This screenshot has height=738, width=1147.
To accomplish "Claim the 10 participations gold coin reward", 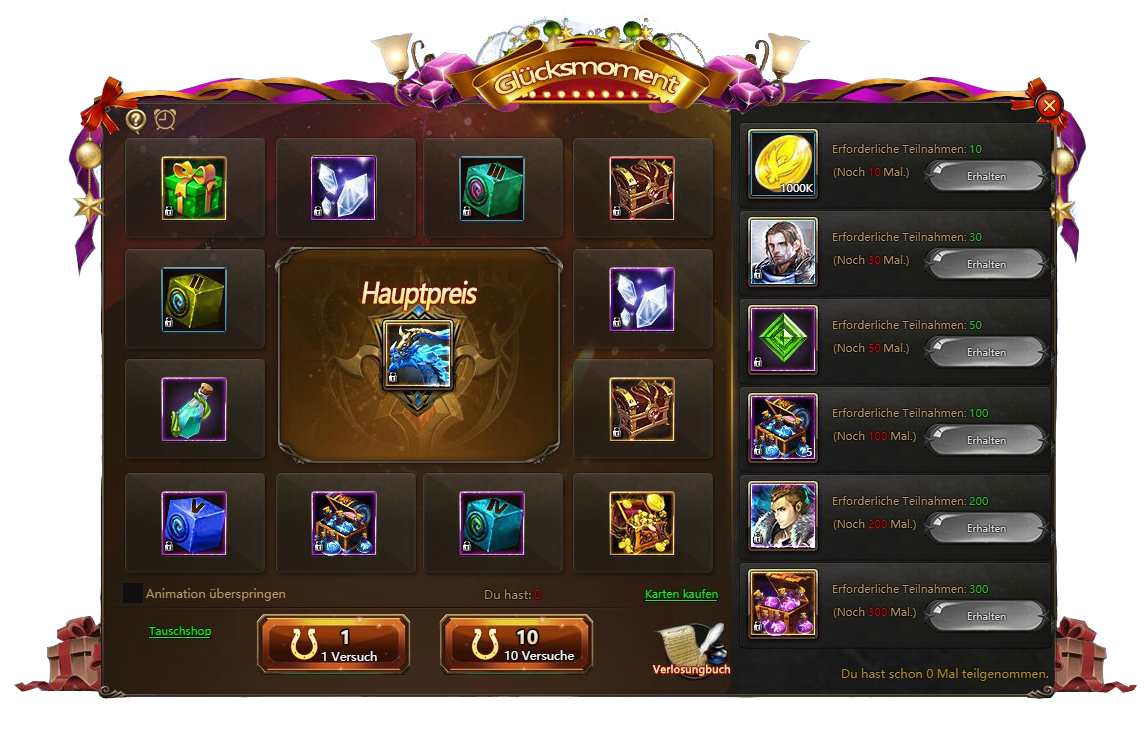I will click(986, 177).
